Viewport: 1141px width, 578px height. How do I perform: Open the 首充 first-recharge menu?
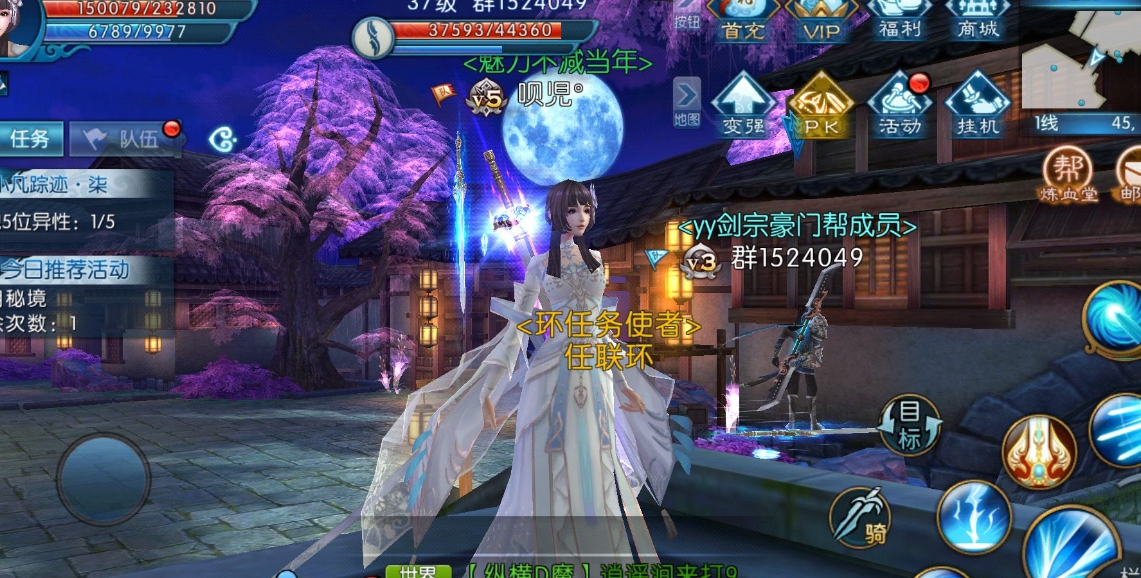point(741,20)
